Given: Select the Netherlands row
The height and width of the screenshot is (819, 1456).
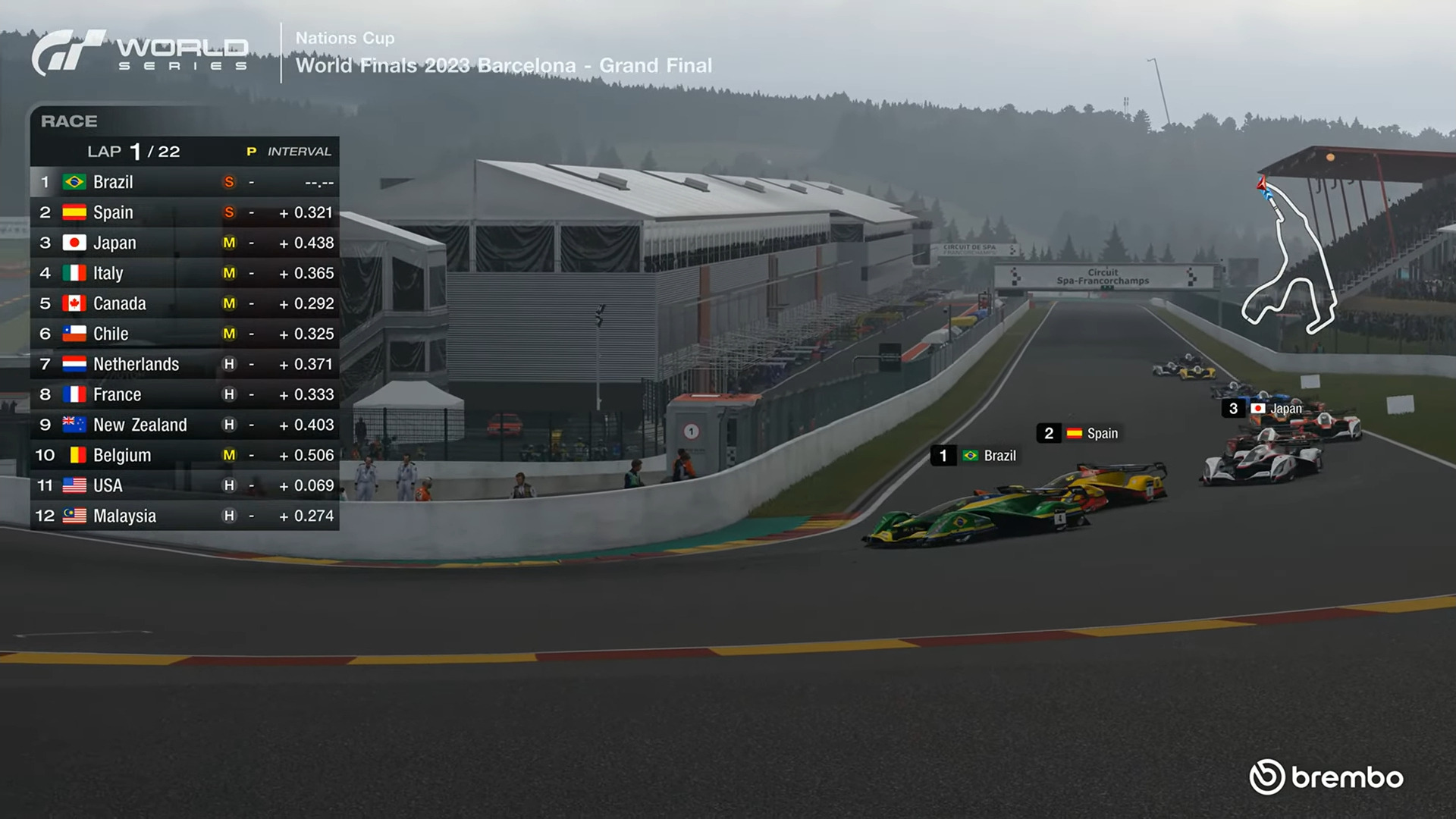Looking at the screenshot, I should 184,364.
